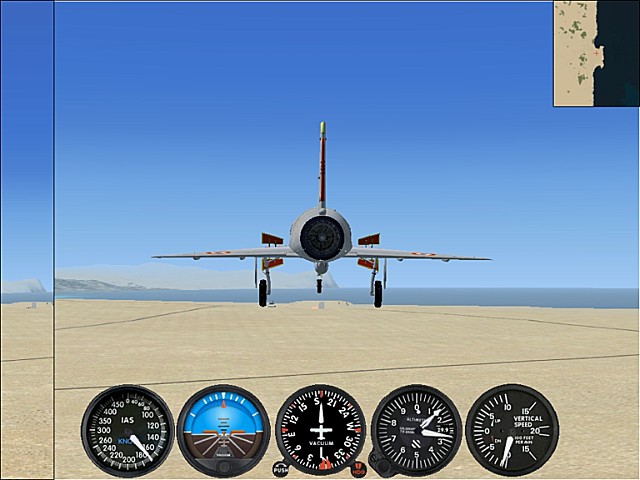Turn the heading gyro PUSH knob
Screen dimensions: 640x480
tap(280, 468)
